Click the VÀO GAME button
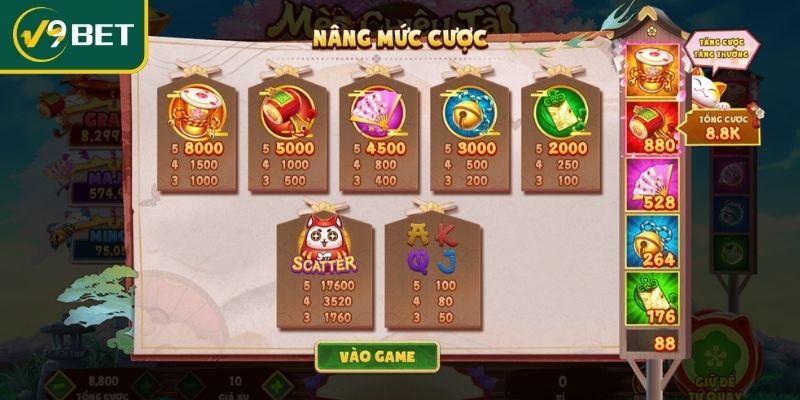The image size is (800, 400). [377, 356]
